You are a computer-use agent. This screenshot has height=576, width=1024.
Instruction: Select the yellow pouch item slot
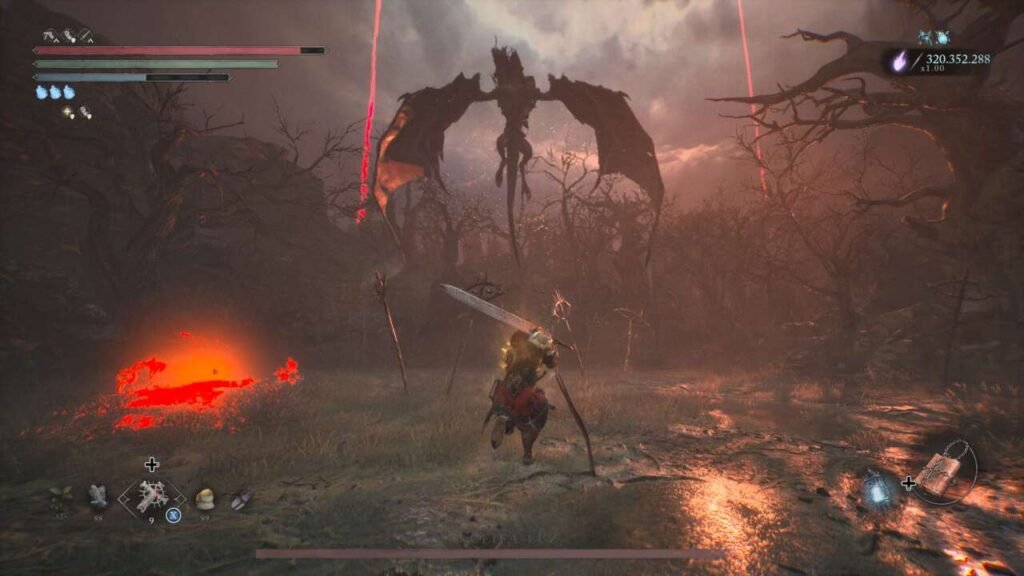tap(205, 497)
